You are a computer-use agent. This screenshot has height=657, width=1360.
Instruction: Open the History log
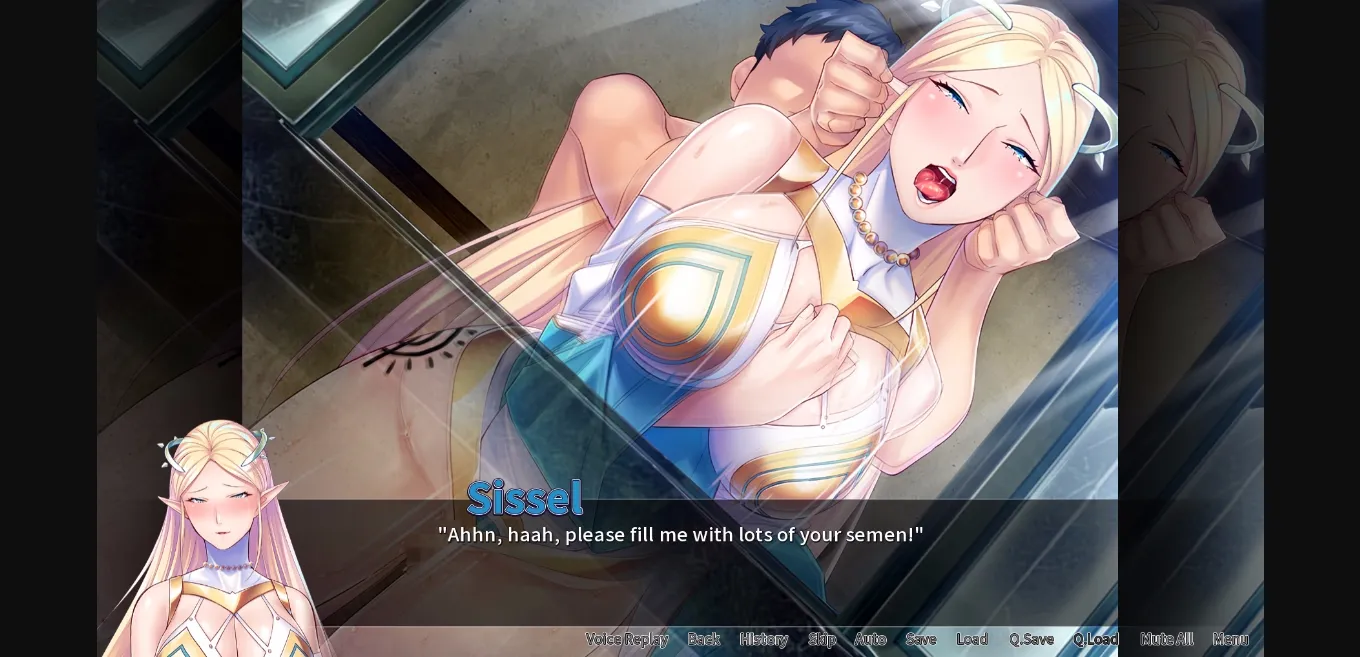[763, 639]
